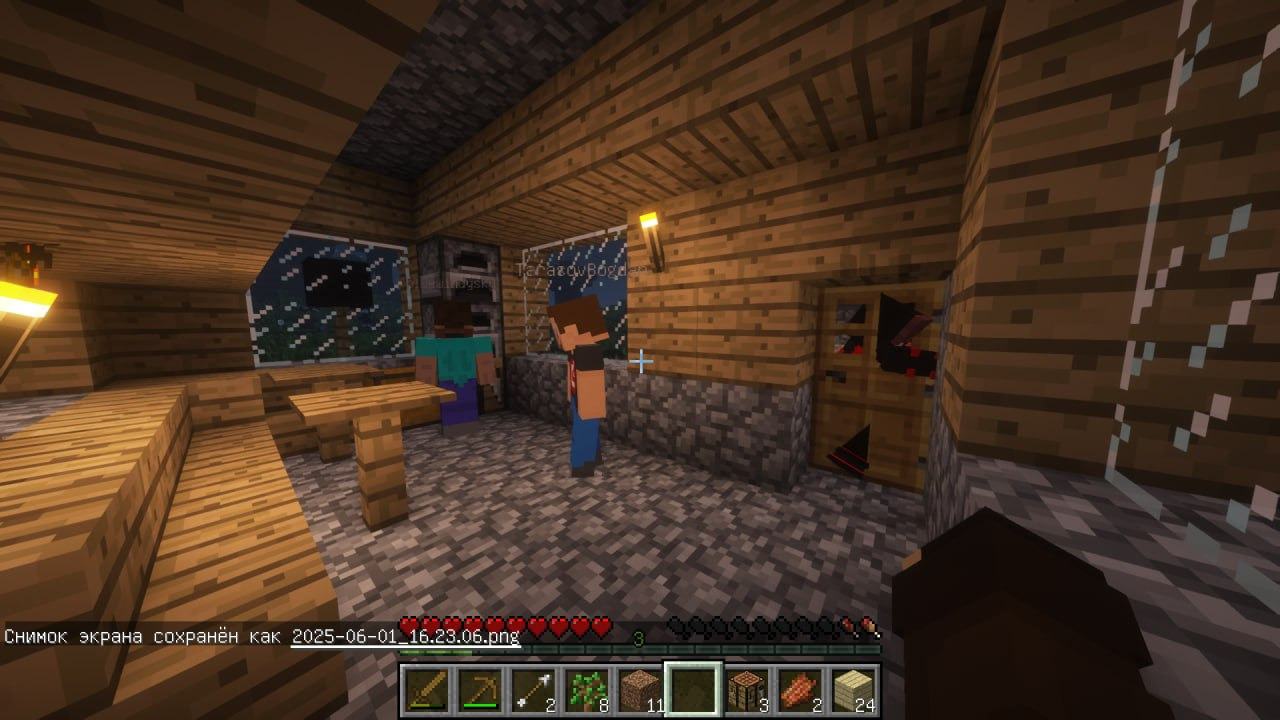Select the crafting table hotbar slot
The image size is (1280, 720).
pyautogui.click(x=747, y=690)
